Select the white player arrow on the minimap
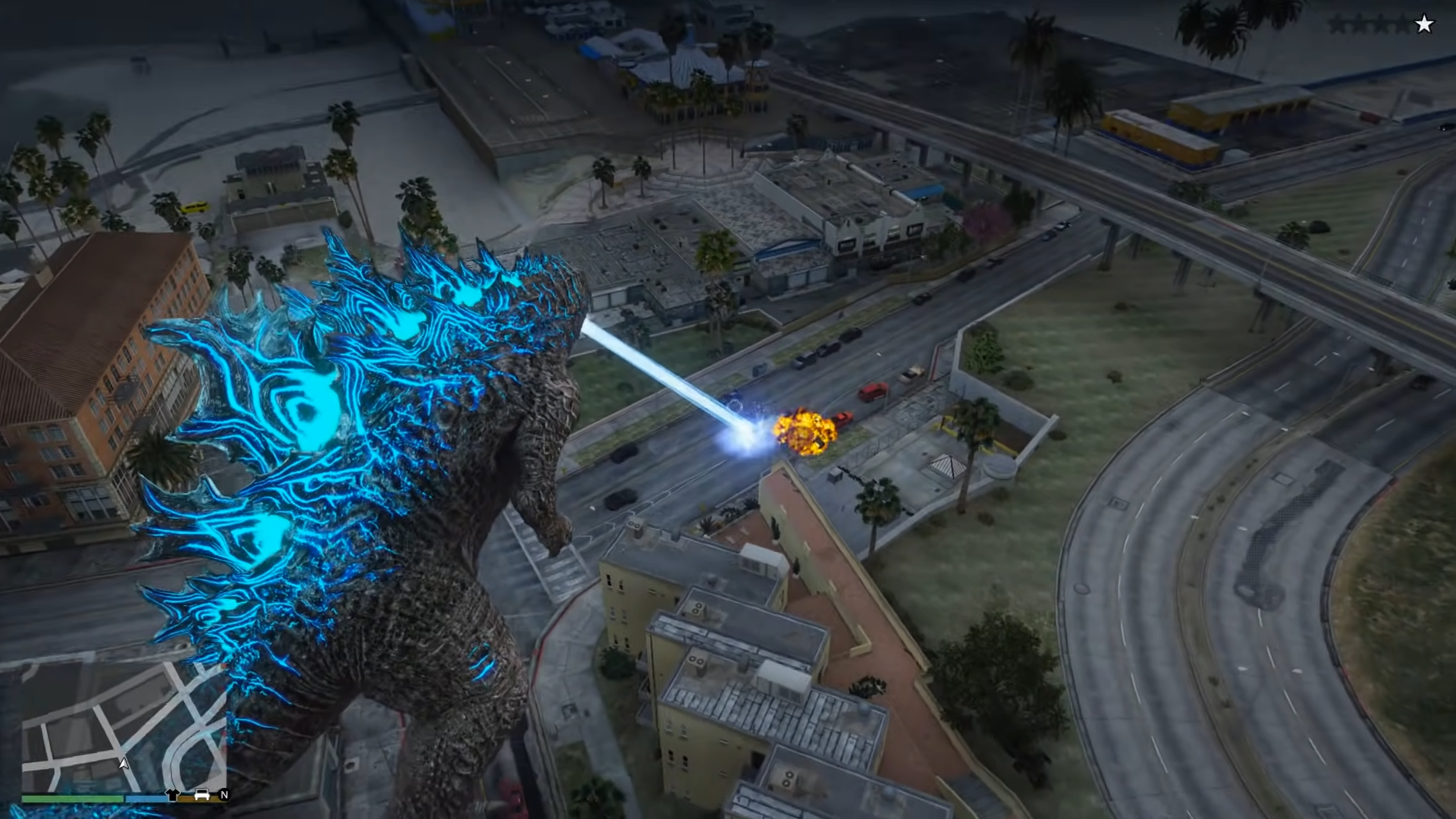The image size is (1456, 819). tap(123, 764)
